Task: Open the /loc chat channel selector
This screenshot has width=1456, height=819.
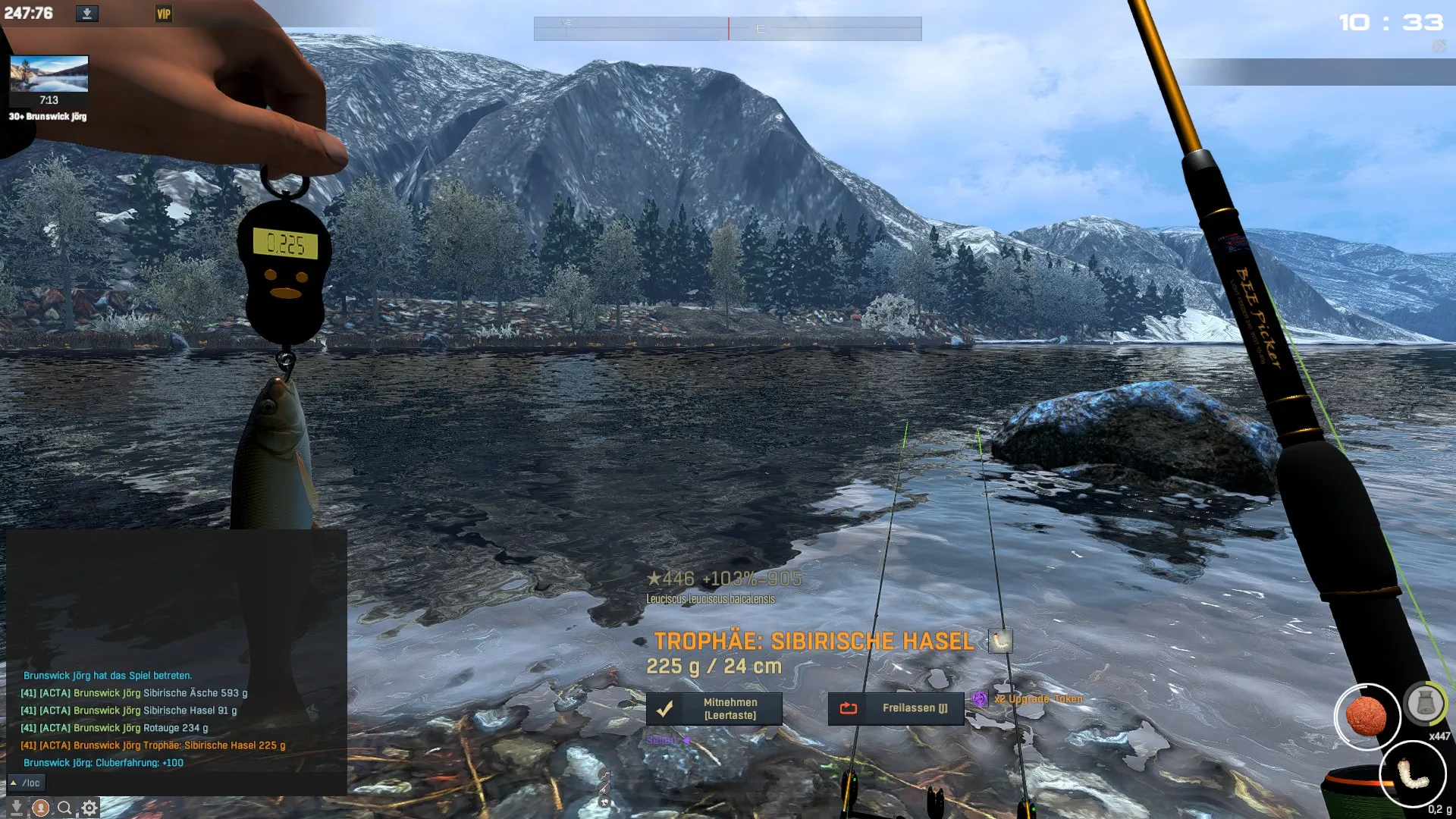Action: point(26,783)
